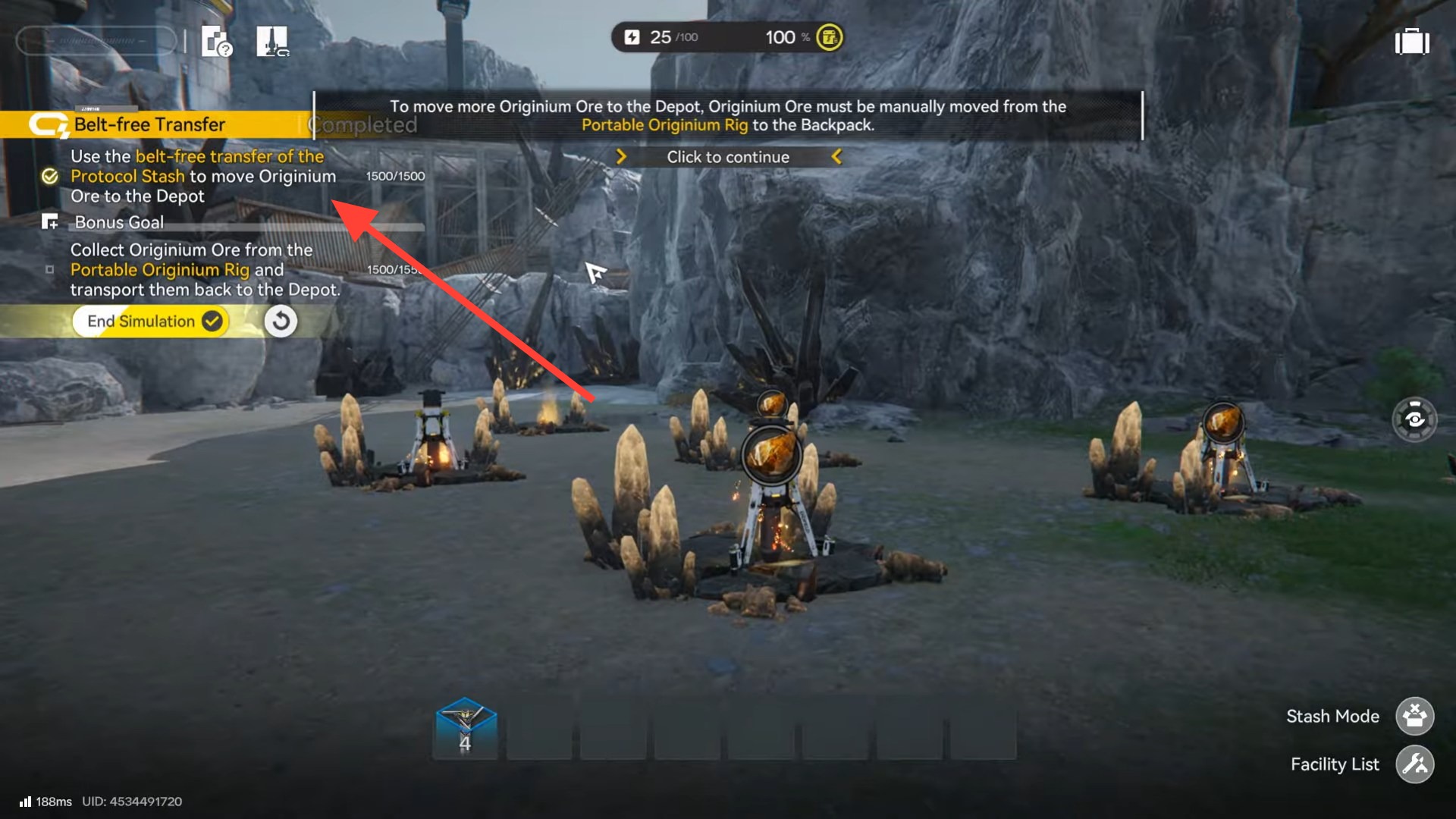
Task: Click the yellow power coin icon
Action: (829, 37)
